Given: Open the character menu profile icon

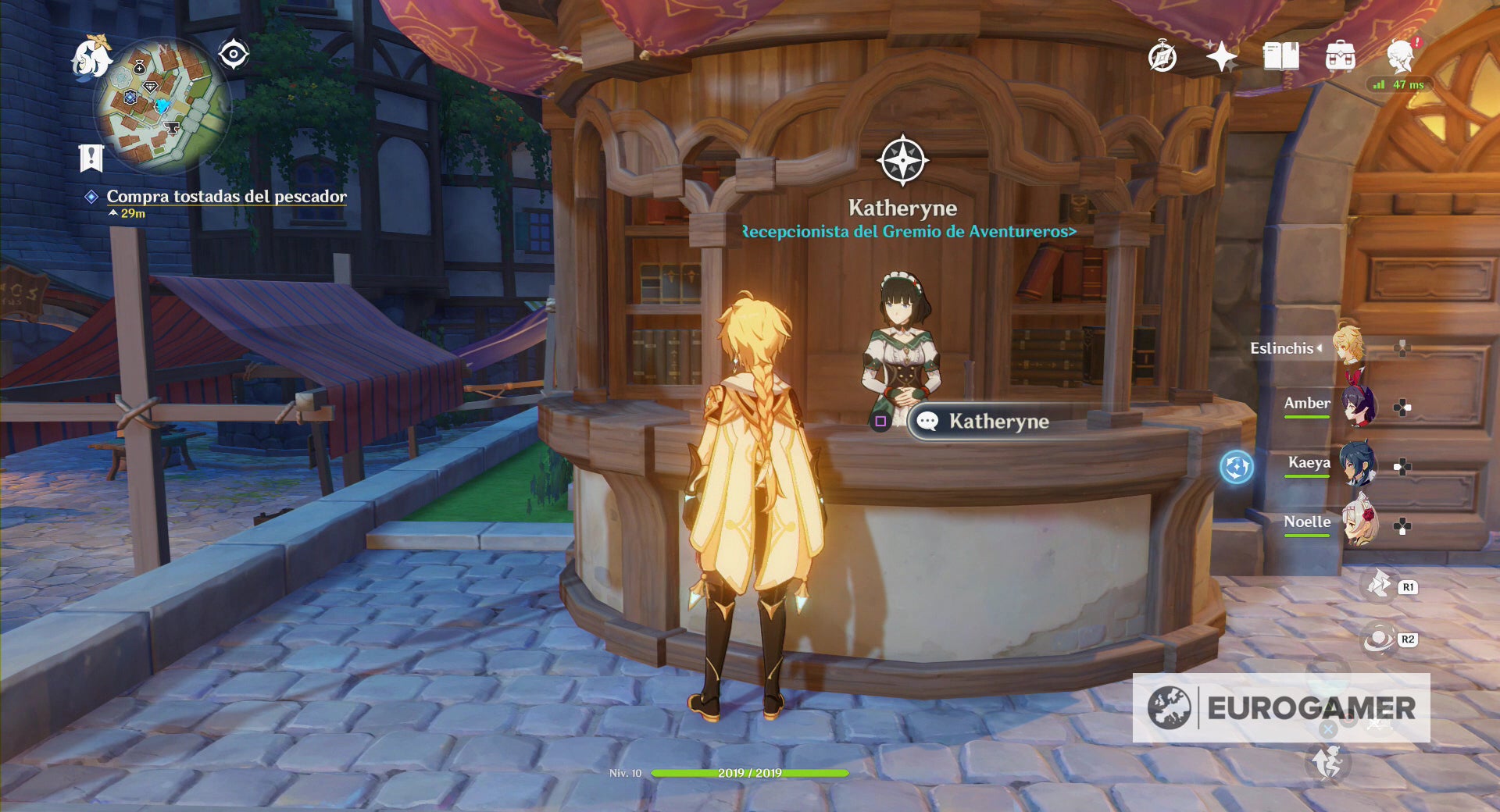Looking at the screenshot, I should tap(1401, 57).
